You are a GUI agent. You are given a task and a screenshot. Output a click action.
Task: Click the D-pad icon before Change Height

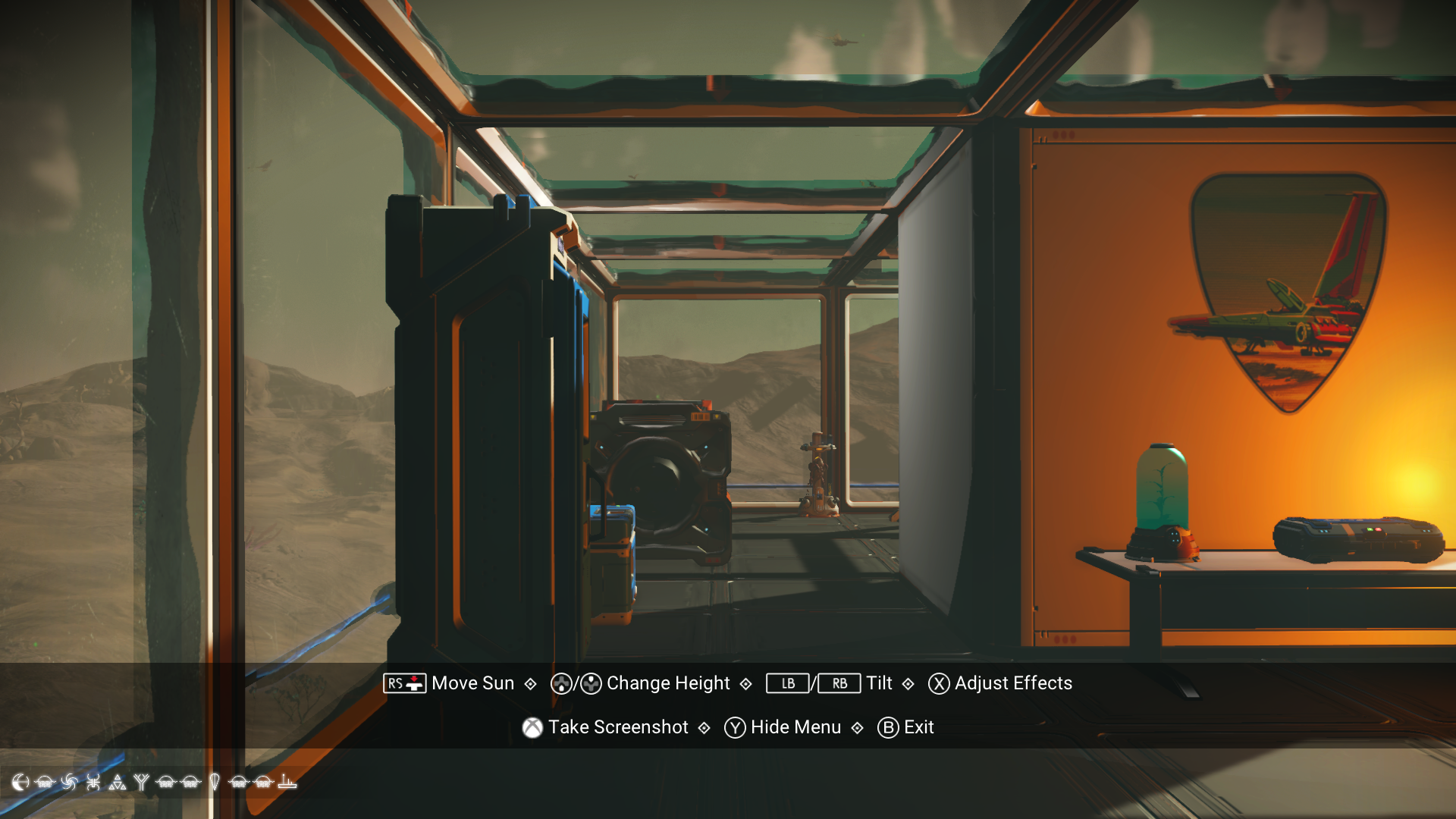pyautogui.click(x=561, y=683)
